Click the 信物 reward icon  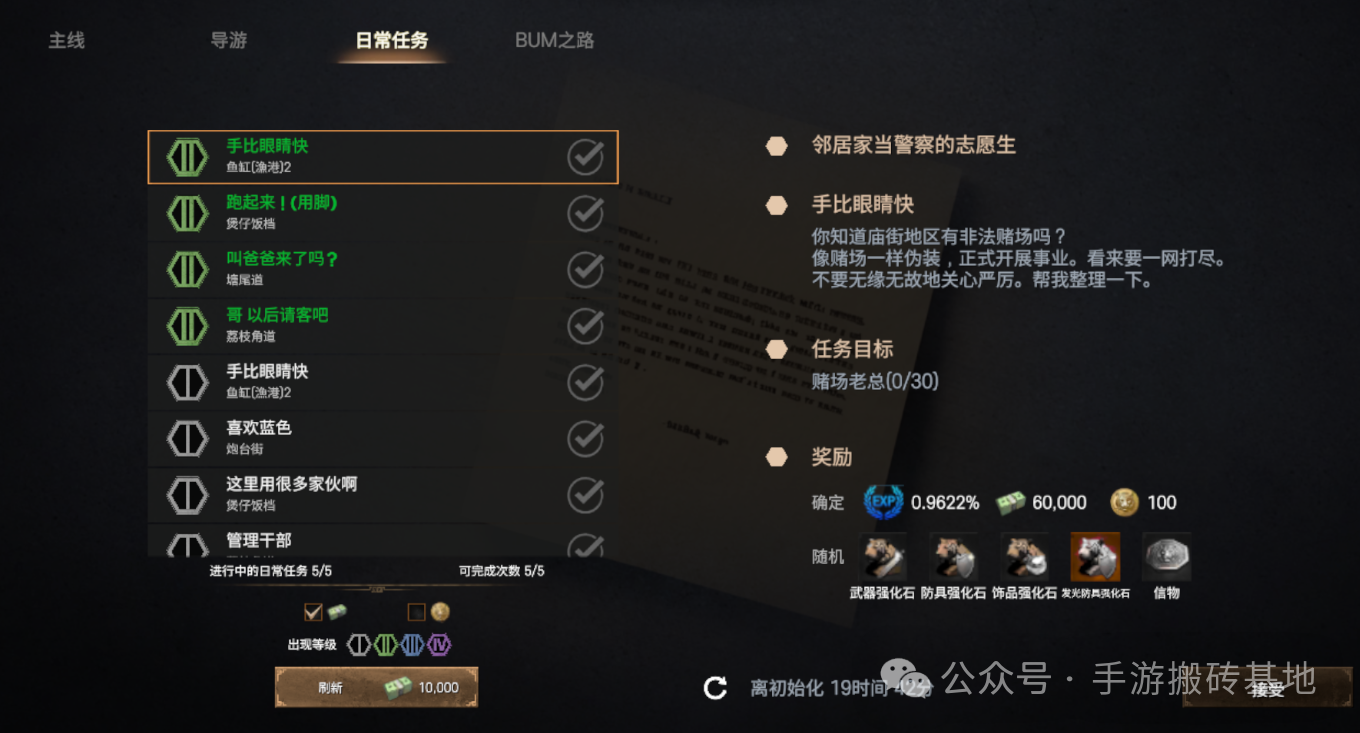pos(1165,557)
